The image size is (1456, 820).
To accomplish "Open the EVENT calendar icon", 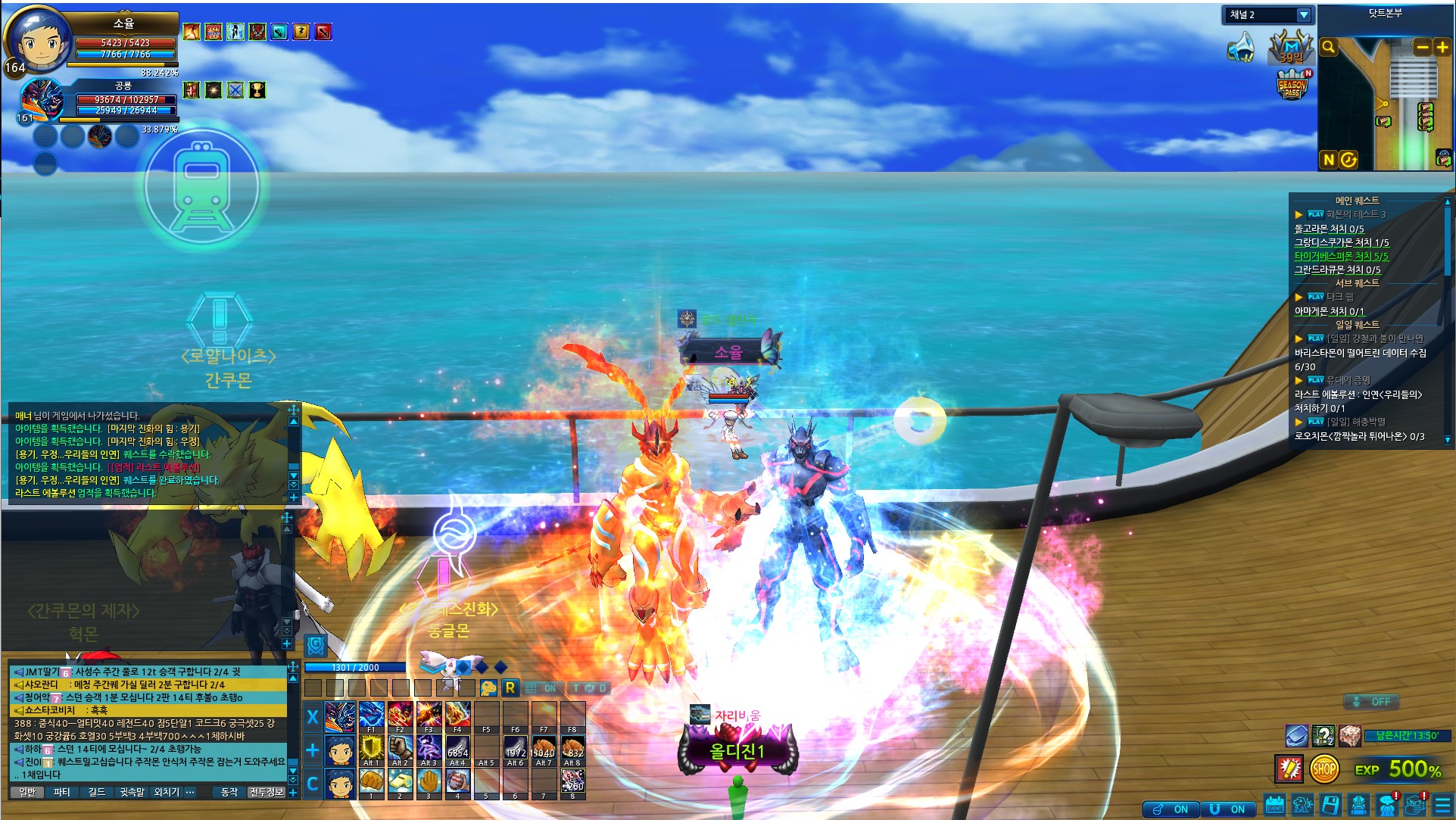I will 1275,806.
